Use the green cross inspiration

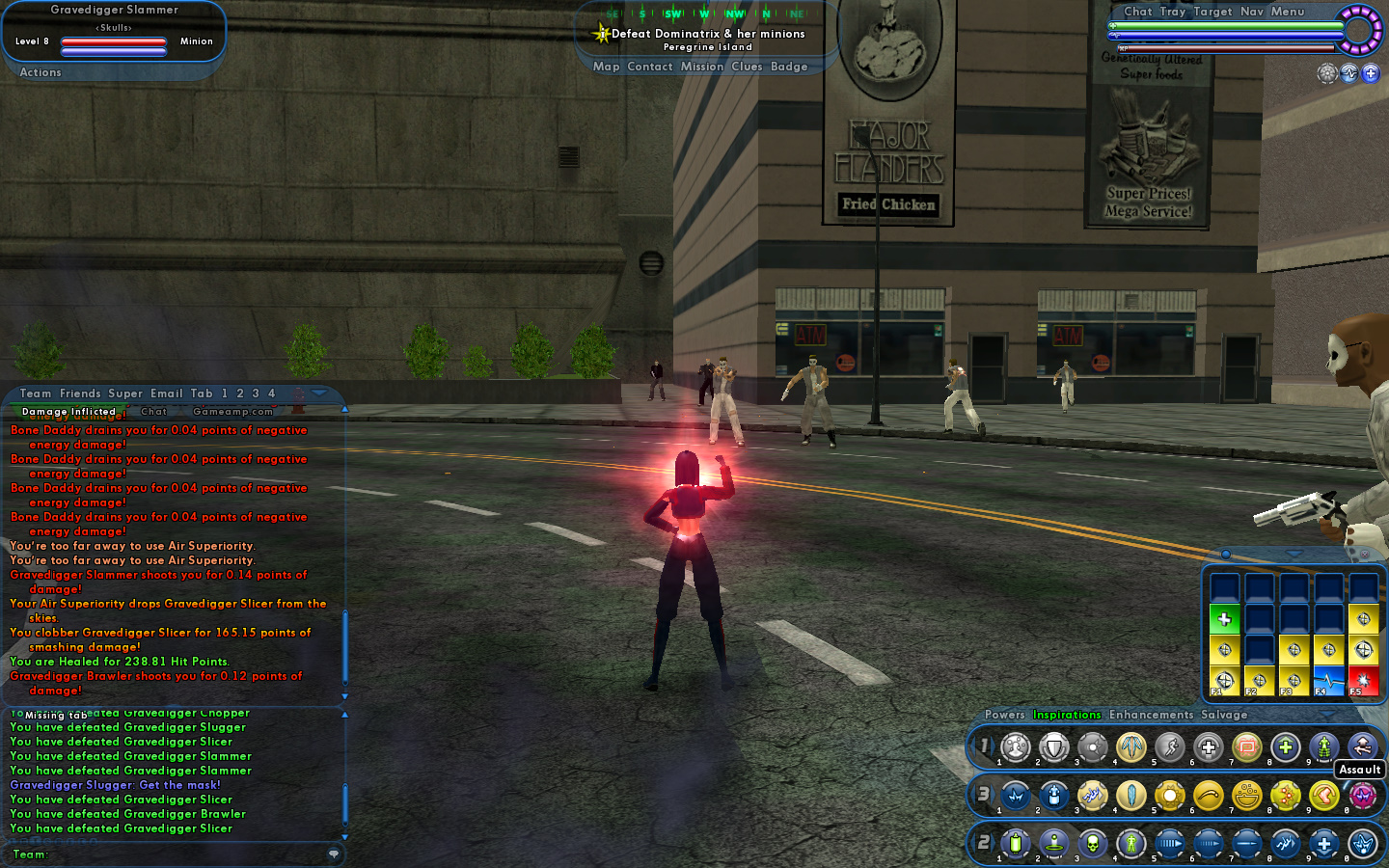pyautogui.click(x=1224, y=619)
